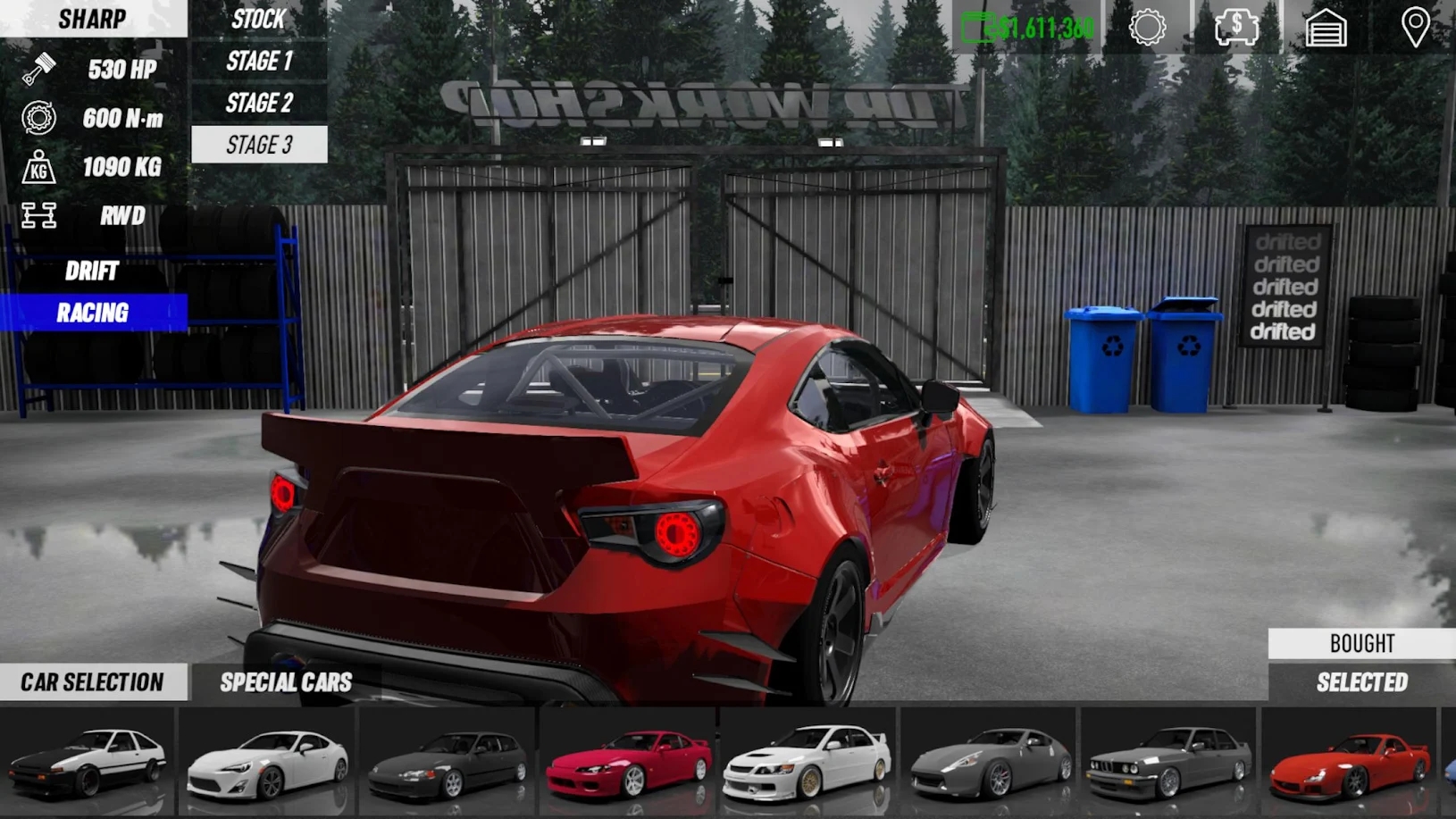Switch to Drift setup mode

(x=92, y=271)
